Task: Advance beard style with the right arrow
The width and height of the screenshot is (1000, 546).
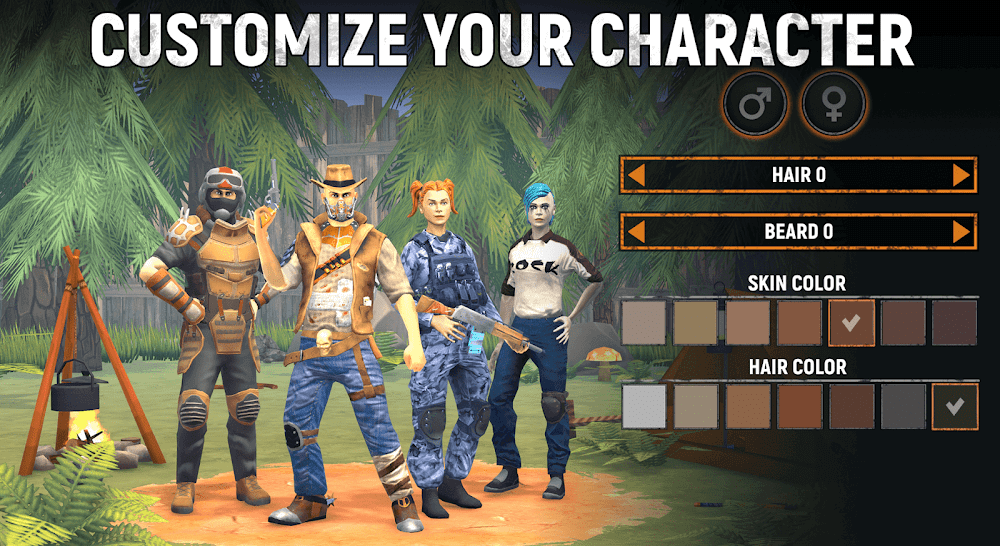Action: coord(962,232)
